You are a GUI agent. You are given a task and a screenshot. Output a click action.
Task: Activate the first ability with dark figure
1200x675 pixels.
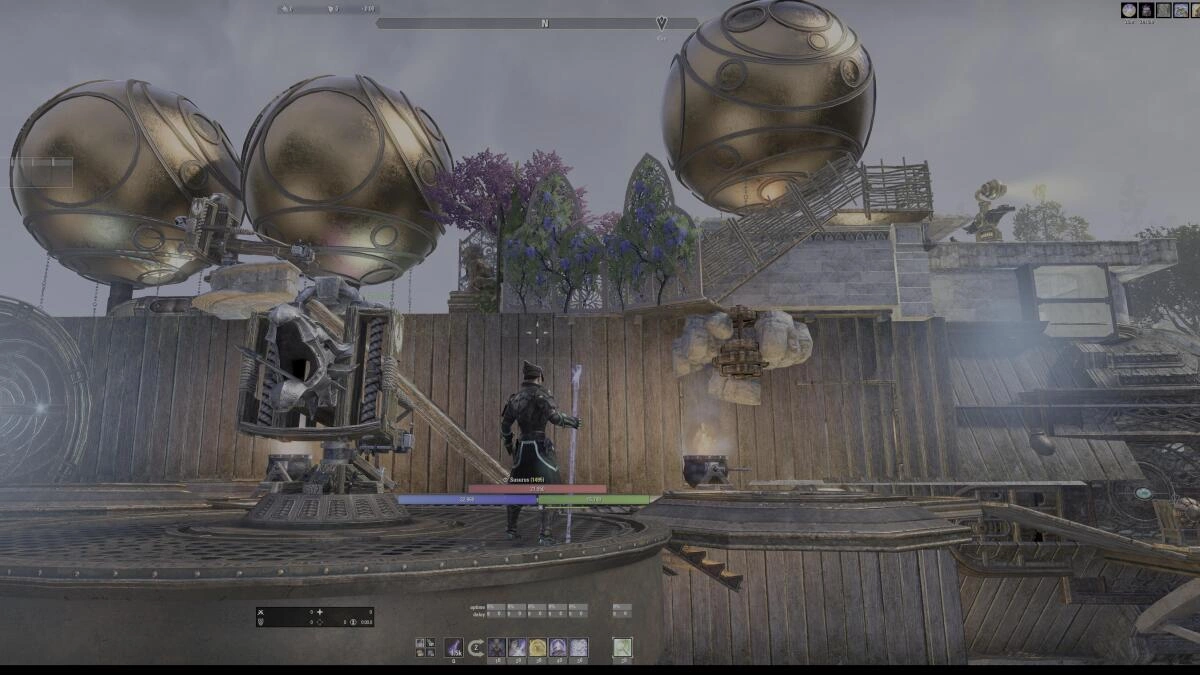point(496,648)
